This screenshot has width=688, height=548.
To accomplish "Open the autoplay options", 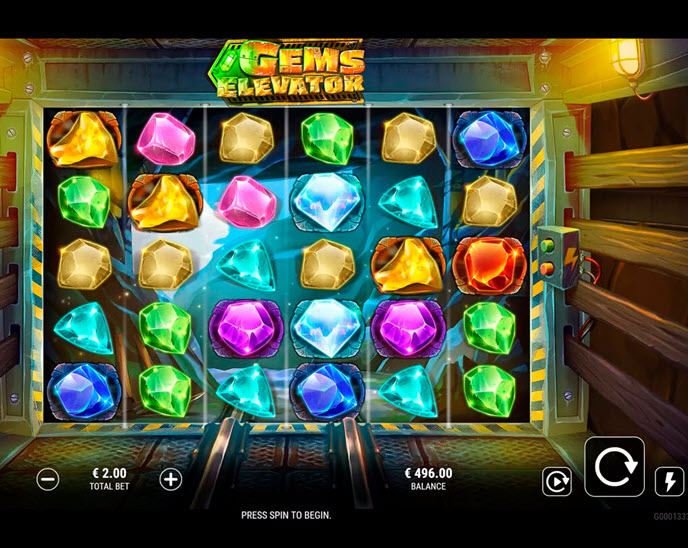I will tap(556, 482).
